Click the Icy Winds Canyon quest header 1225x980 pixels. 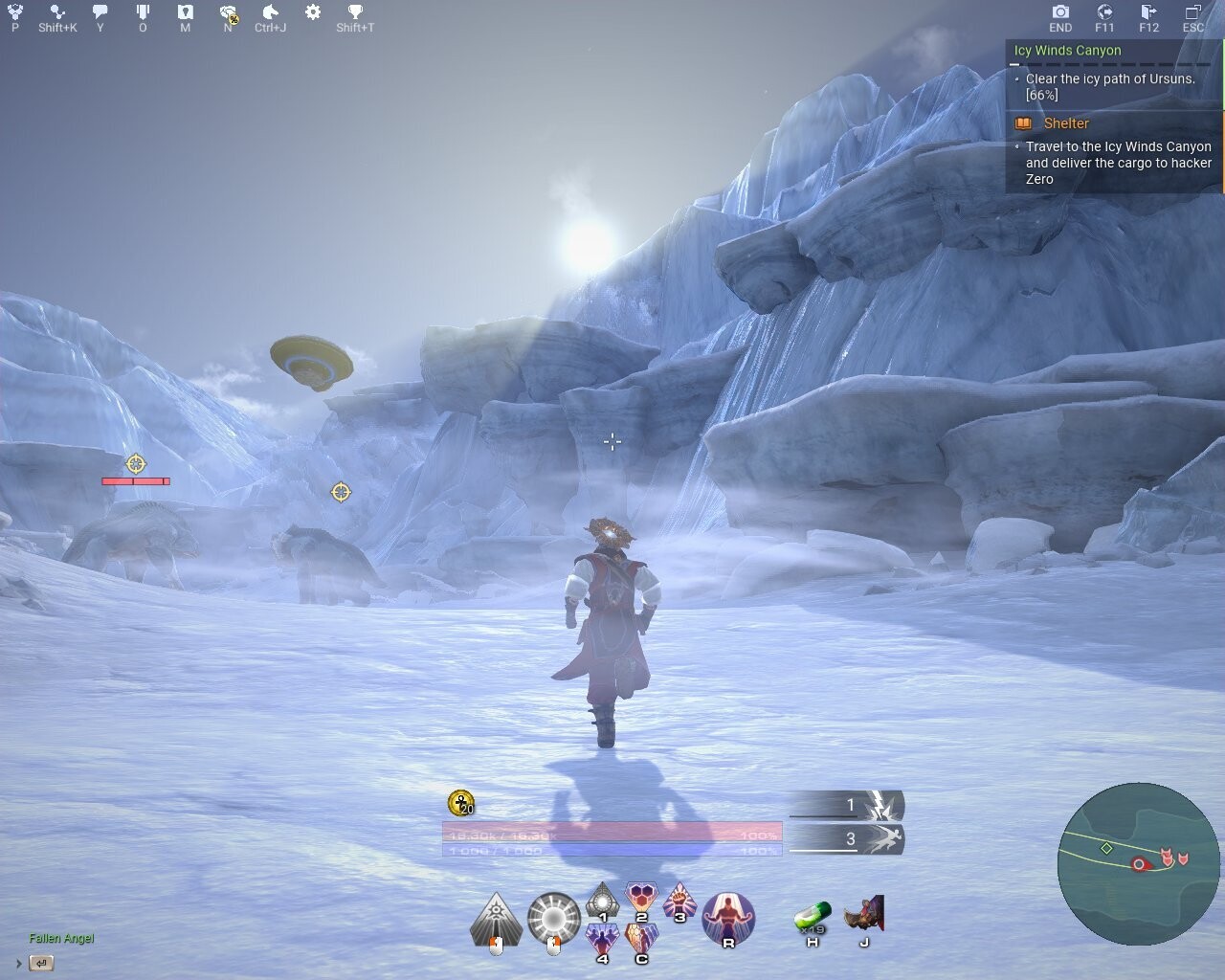coord(1065,50)
